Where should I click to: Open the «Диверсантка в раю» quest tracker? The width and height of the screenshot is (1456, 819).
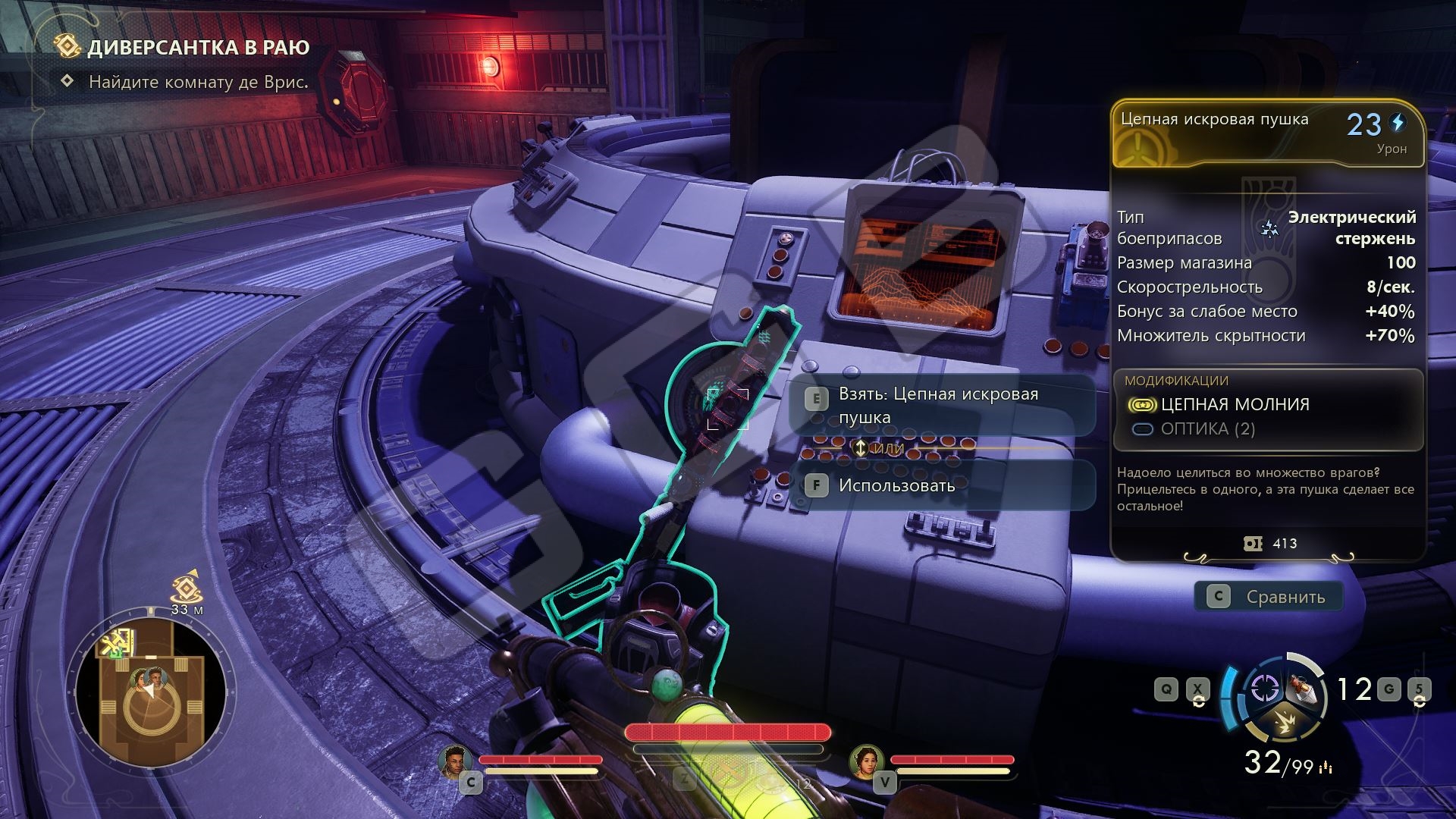[197, 47]
